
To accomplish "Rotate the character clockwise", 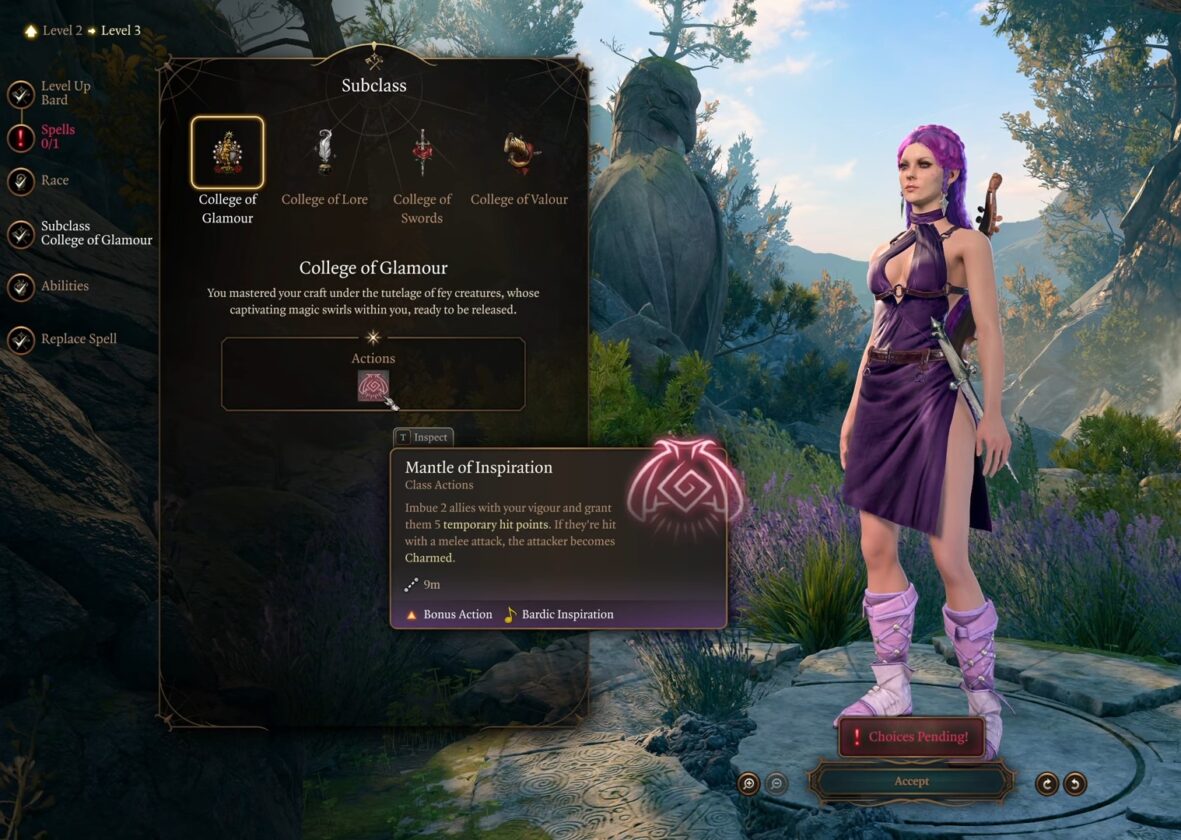I will (x=1047, y=783).
